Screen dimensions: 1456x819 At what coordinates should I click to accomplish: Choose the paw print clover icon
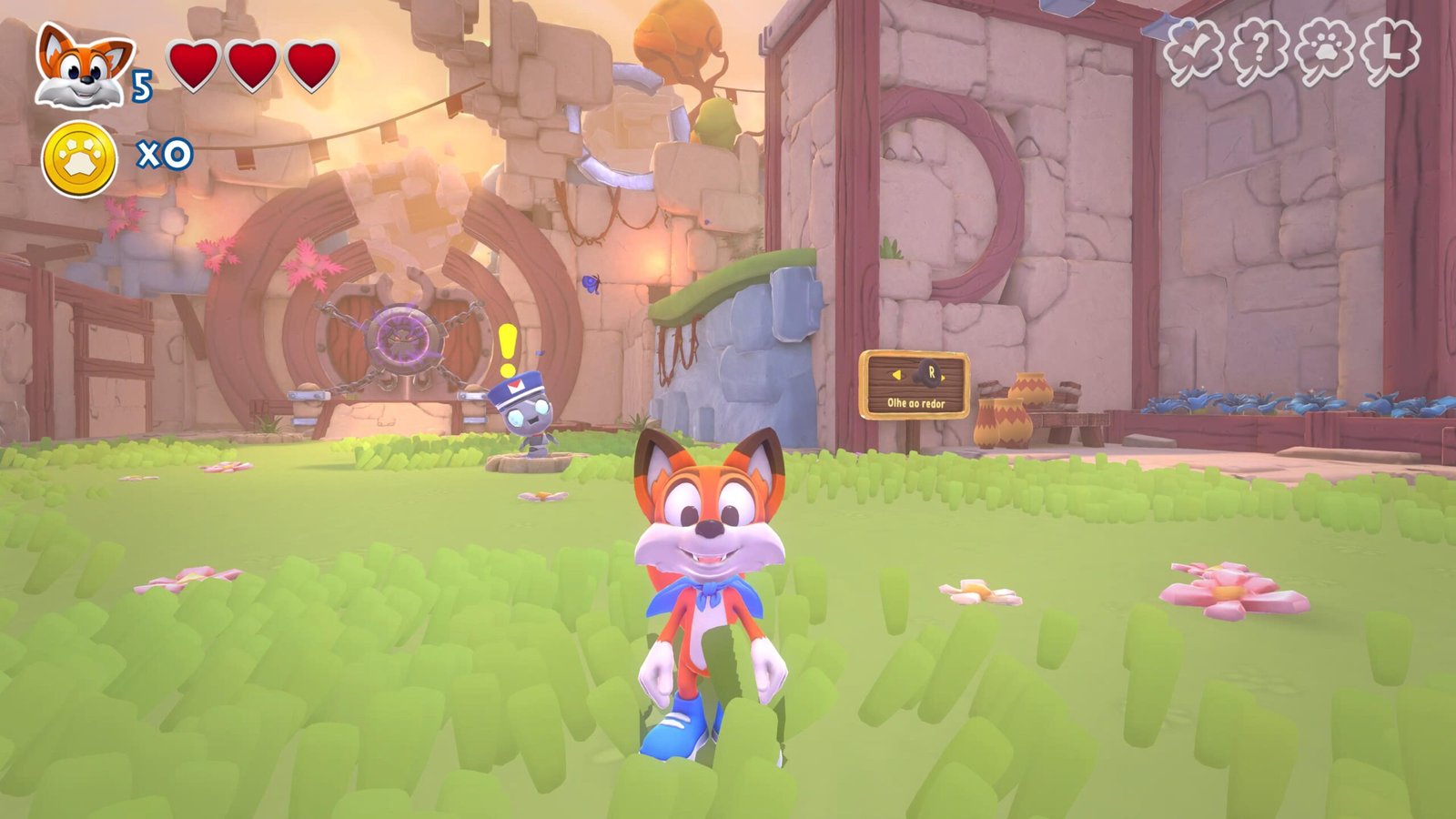tap(1325, 53)
